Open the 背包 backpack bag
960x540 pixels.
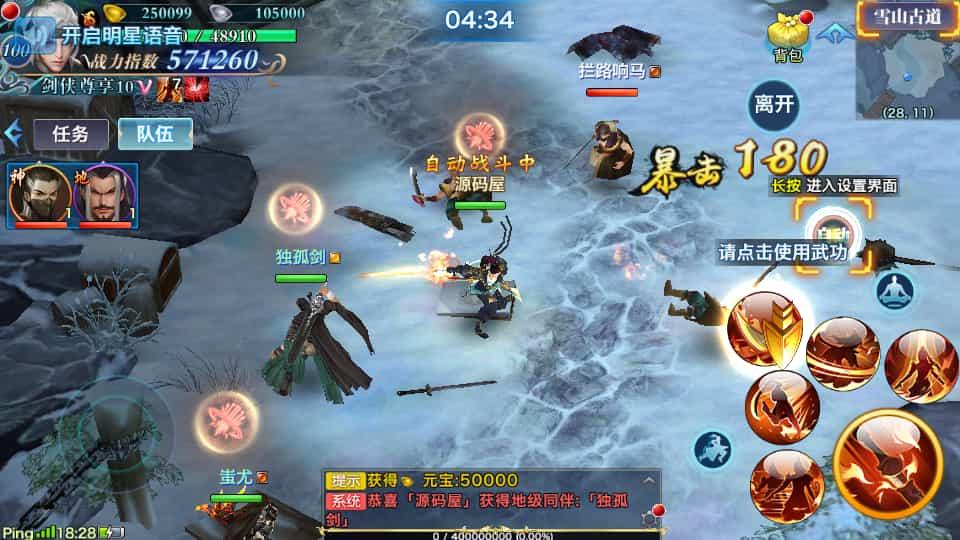coord(787,36)
